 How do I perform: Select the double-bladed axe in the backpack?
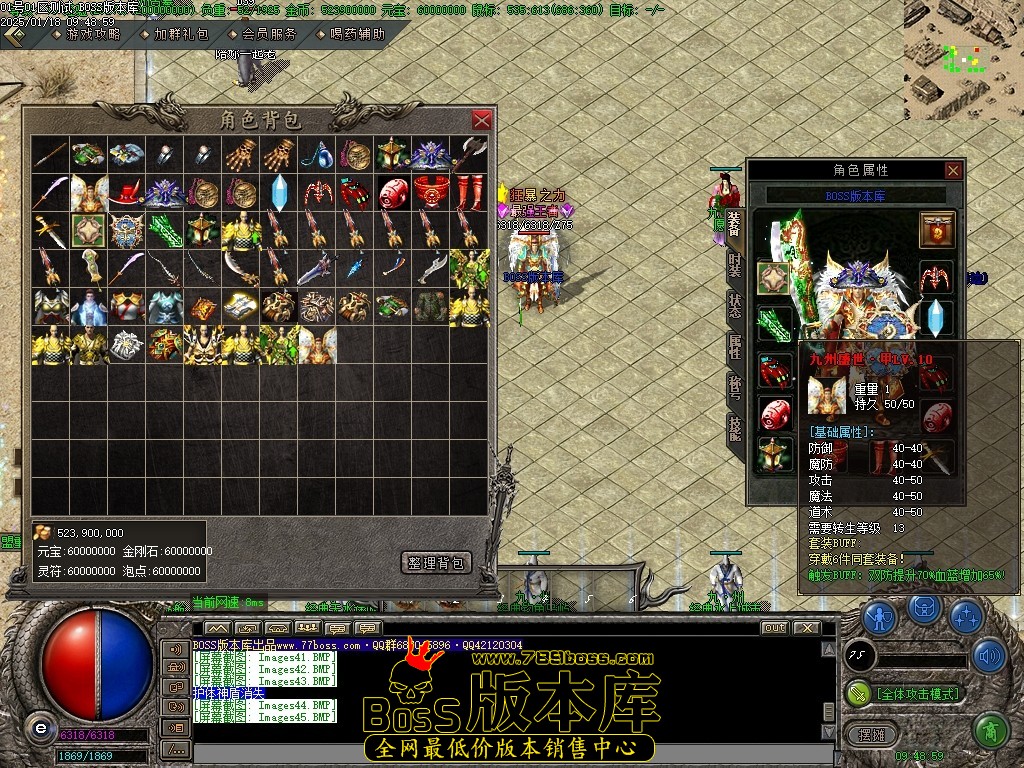click(469, 154)
